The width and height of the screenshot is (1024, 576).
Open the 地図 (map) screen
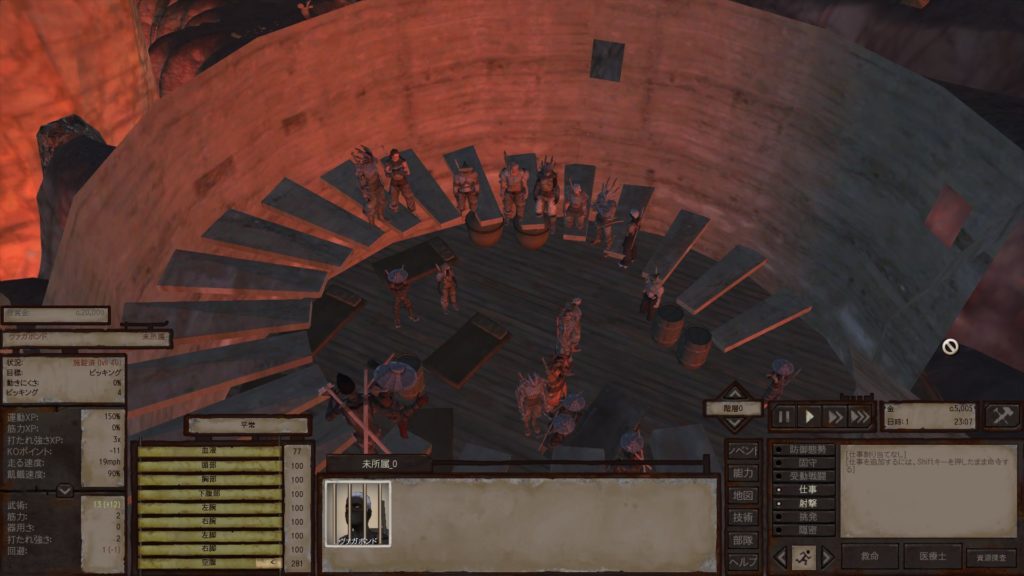(742, 495)
